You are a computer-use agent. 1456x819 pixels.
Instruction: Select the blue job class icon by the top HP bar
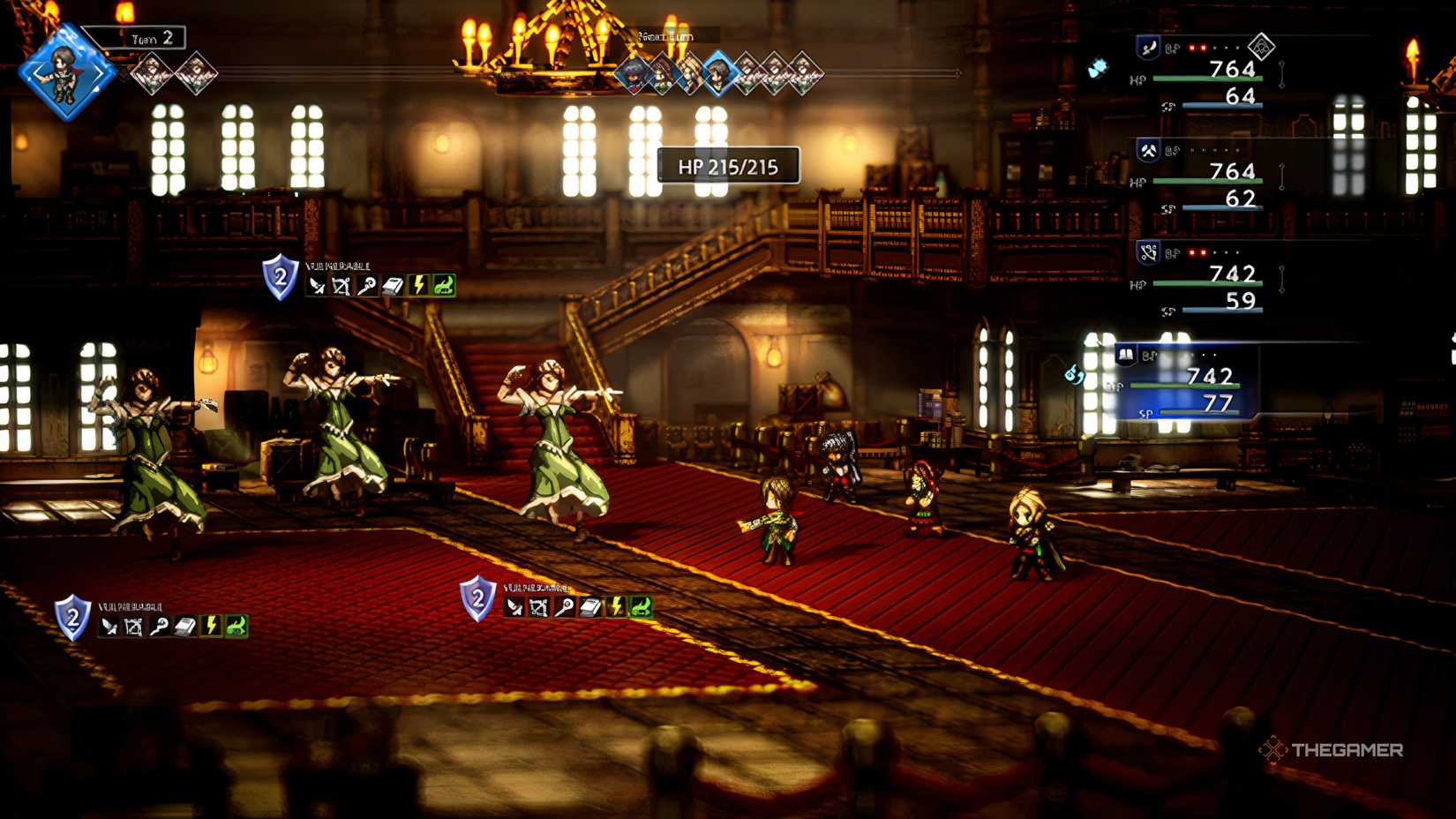point(1148,48)
